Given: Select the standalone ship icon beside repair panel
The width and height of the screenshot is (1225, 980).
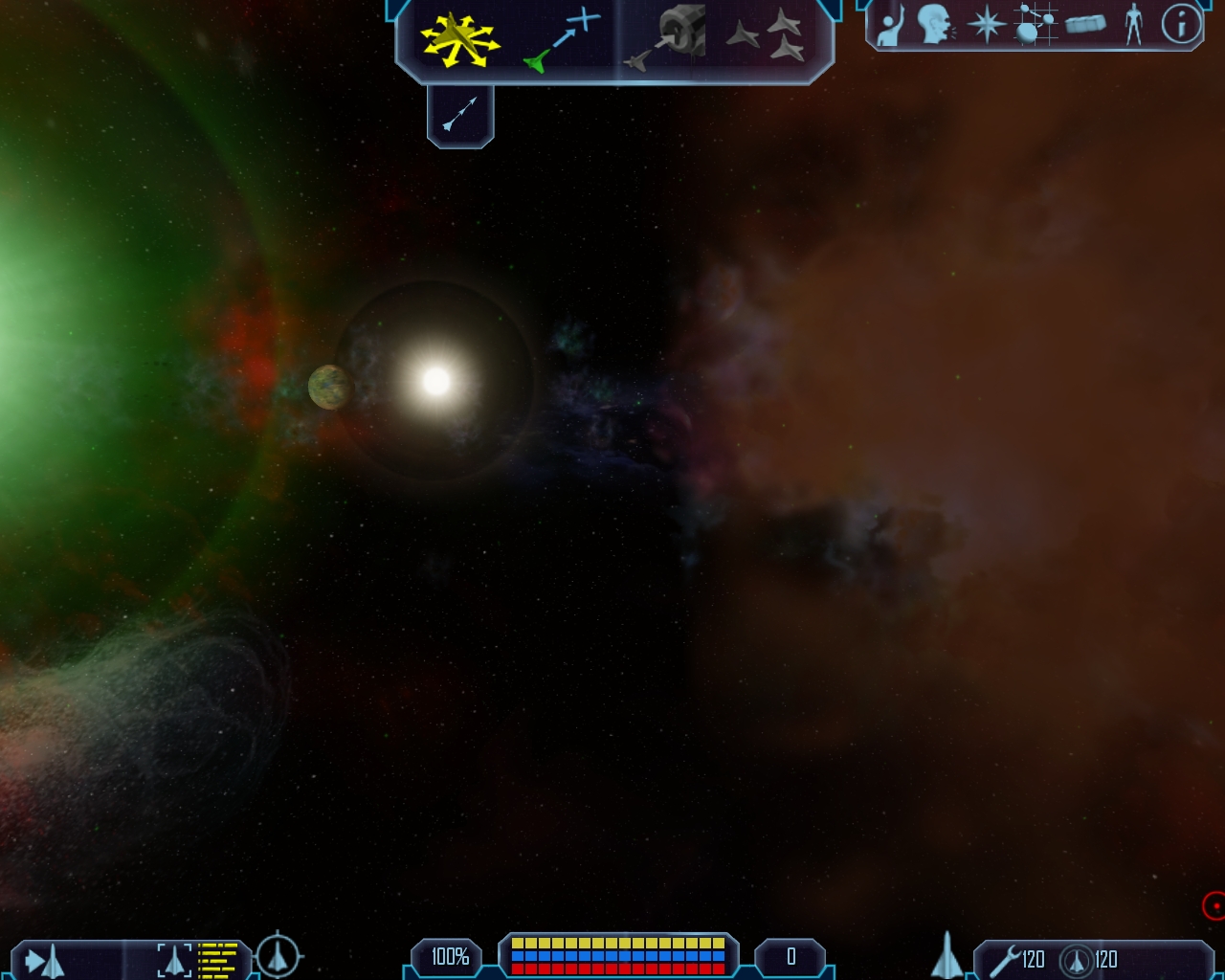Looking at the screenshot, I should (x=947, y=955).
